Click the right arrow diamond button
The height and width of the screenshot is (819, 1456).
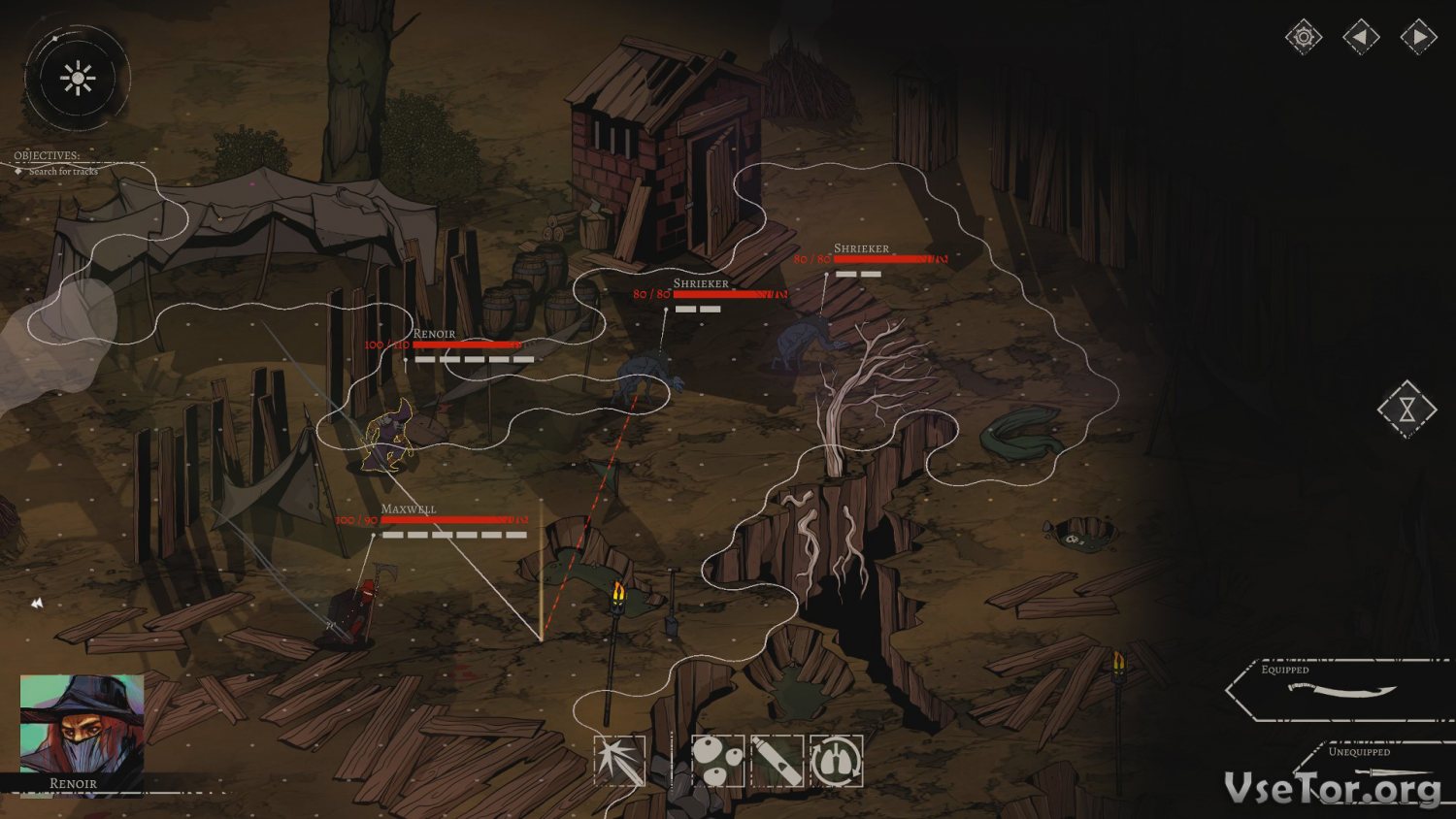[1418, 38]
